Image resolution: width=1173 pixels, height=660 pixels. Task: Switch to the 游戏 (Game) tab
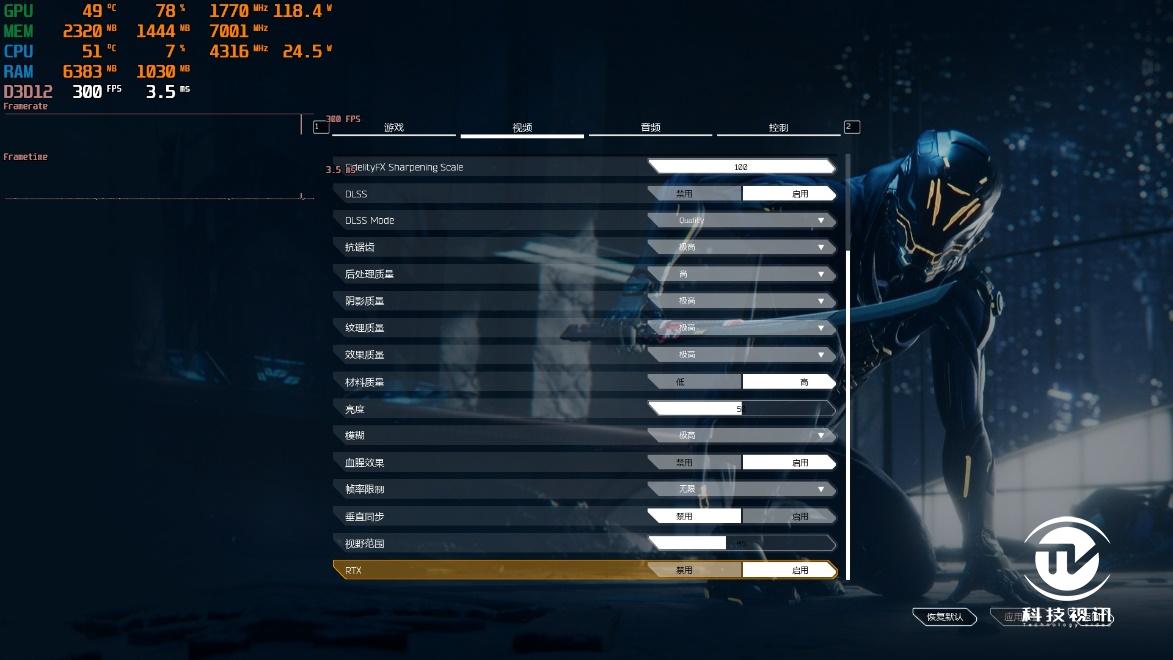tap(394, 128)
